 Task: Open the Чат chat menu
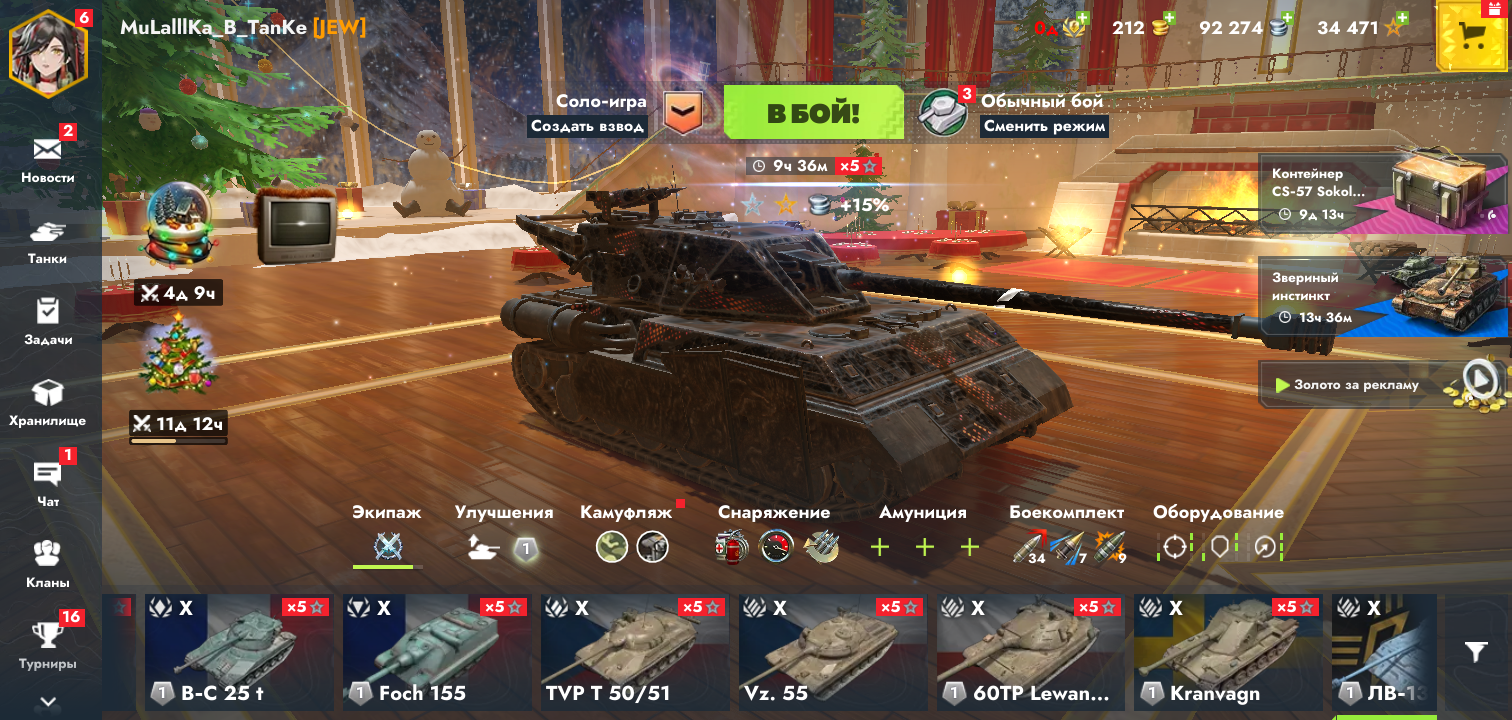48,483
